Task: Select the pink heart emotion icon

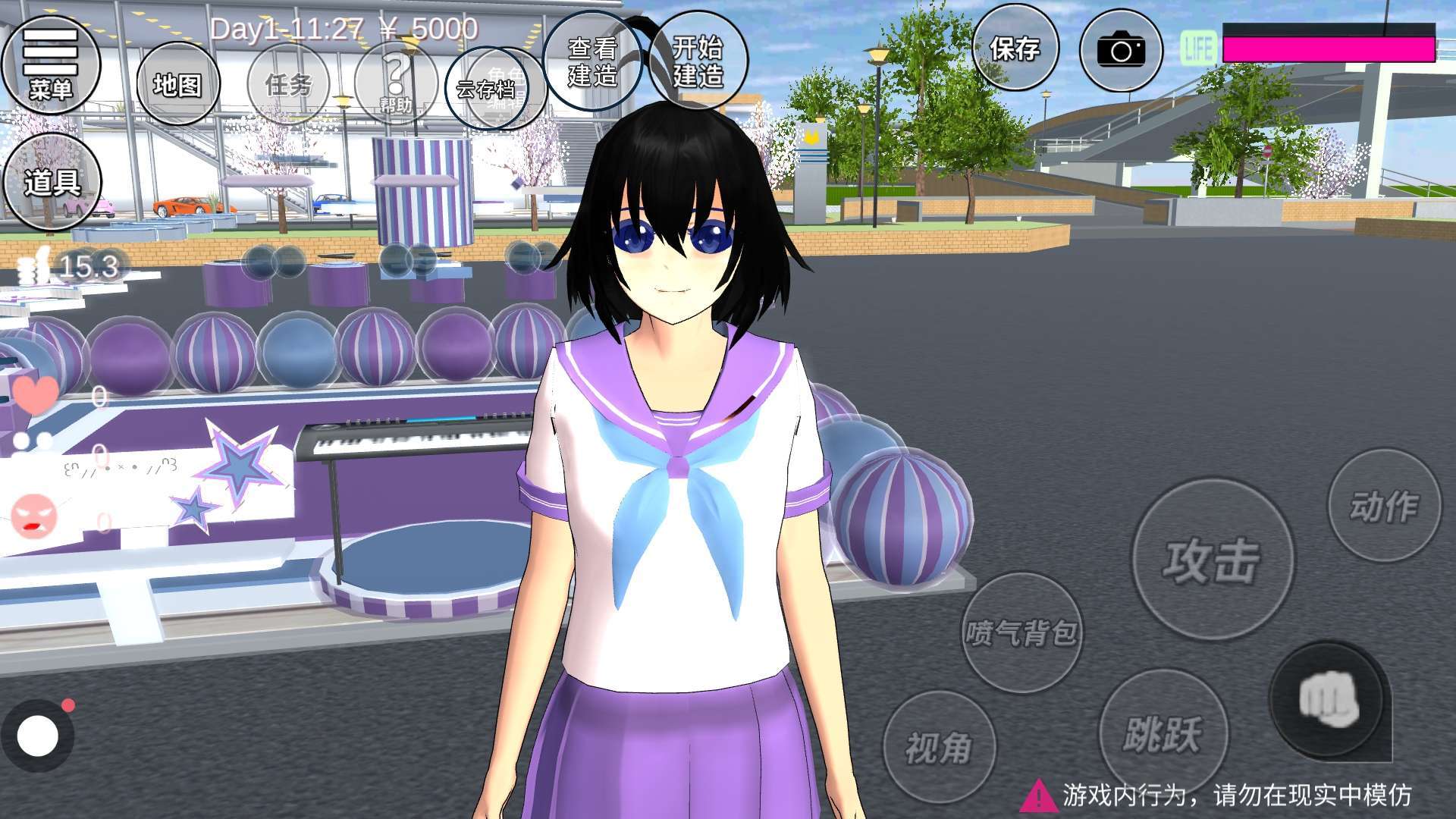Action: click(35, 394)
